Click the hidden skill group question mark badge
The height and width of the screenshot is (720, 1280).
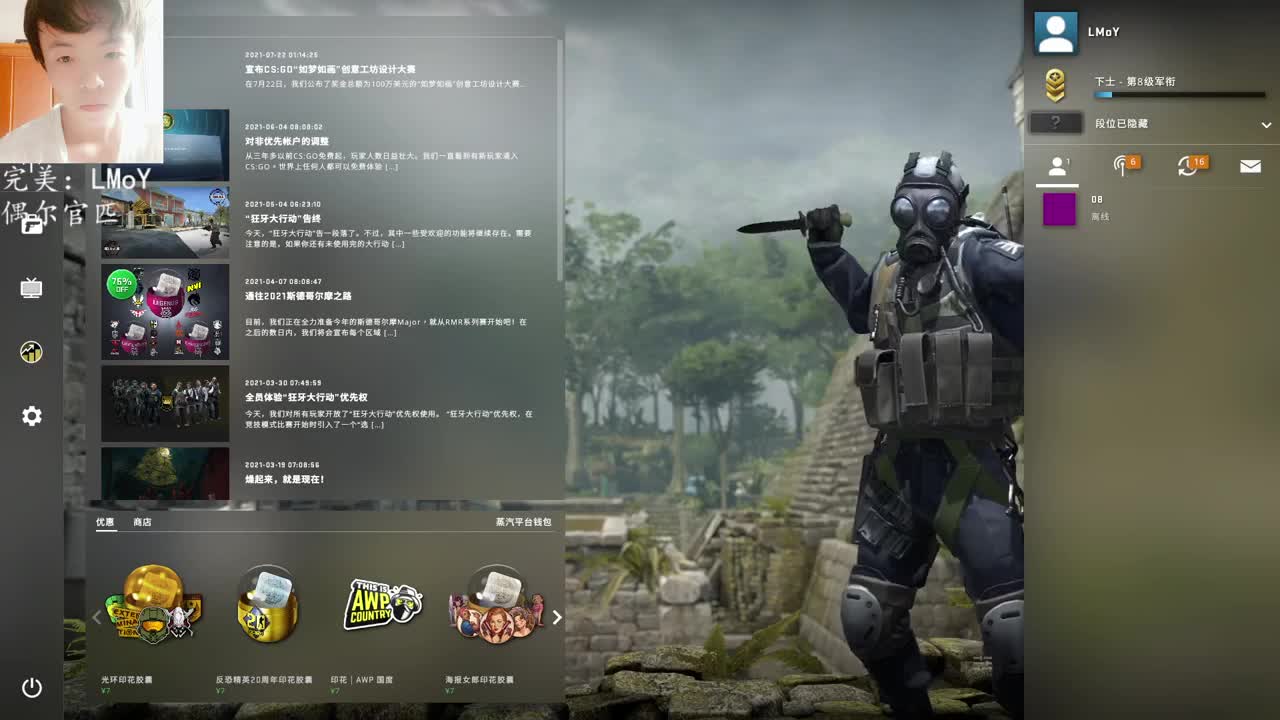(1054, 124)
